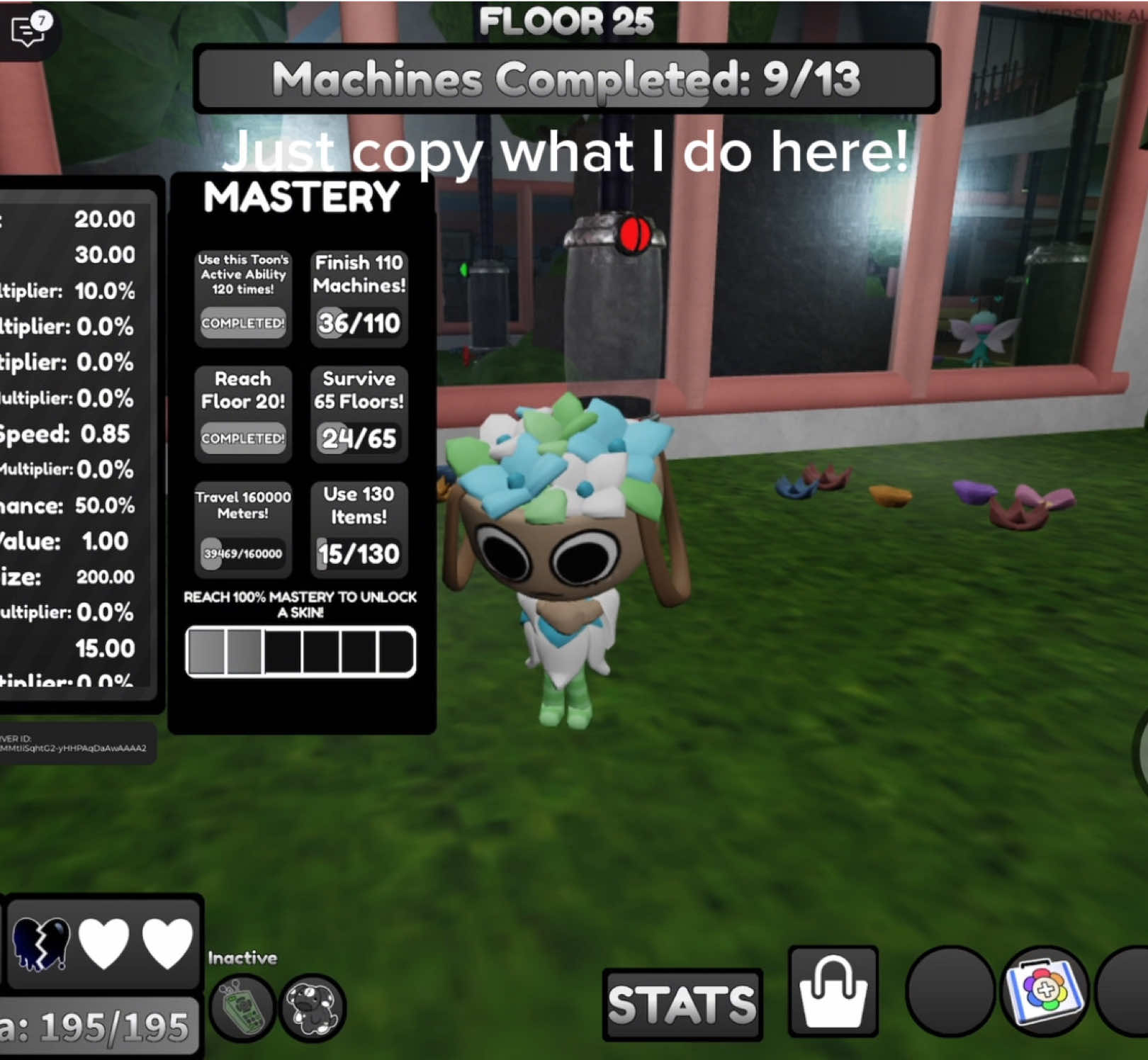The width and height of the screenshot is (1148, 1060).
Task: Open the chat bubble showing 7 messages
Action: [x=27, y=32]
